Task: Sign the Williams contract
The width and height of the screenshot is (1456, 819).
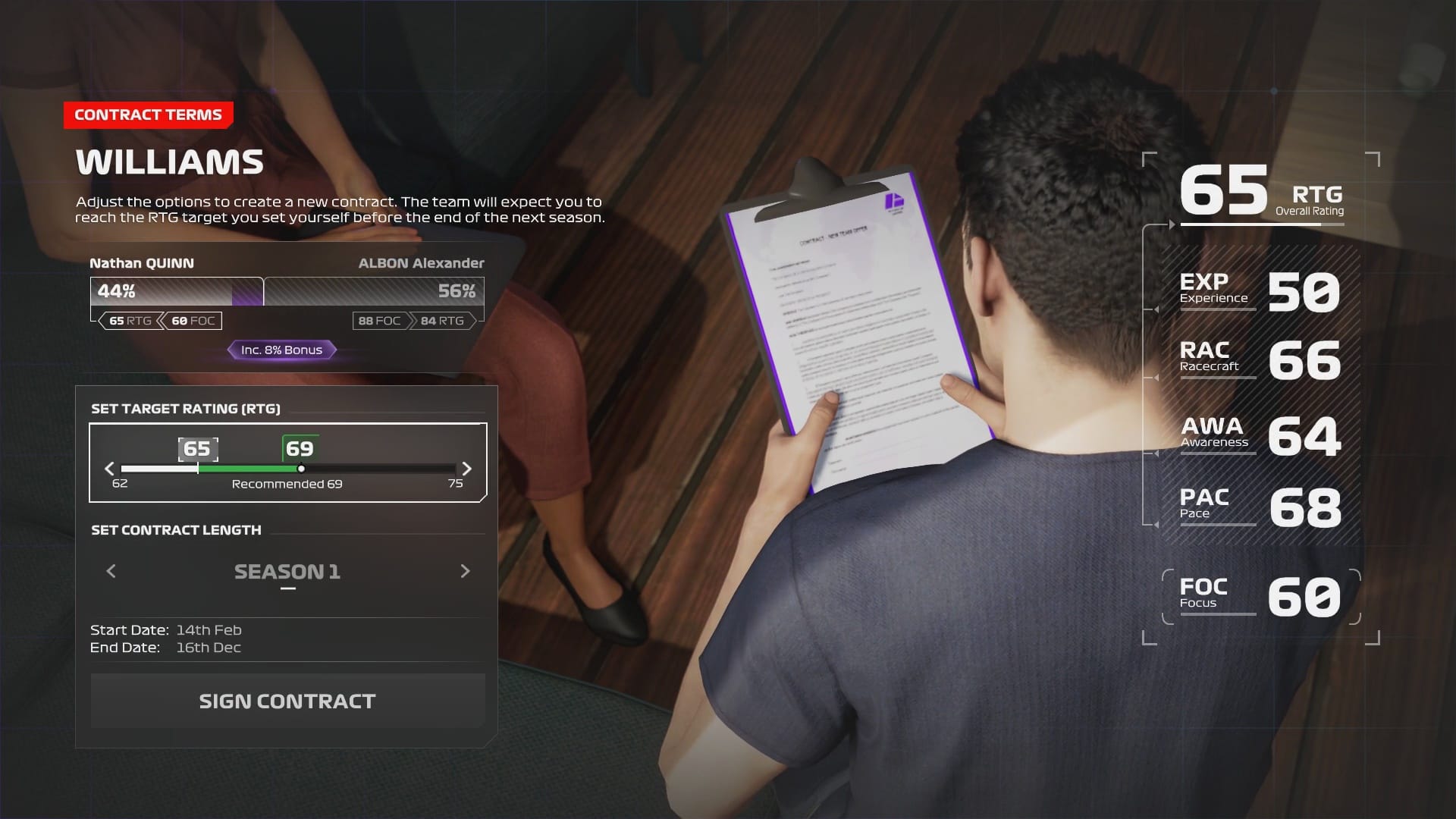Action: [287, 701]
